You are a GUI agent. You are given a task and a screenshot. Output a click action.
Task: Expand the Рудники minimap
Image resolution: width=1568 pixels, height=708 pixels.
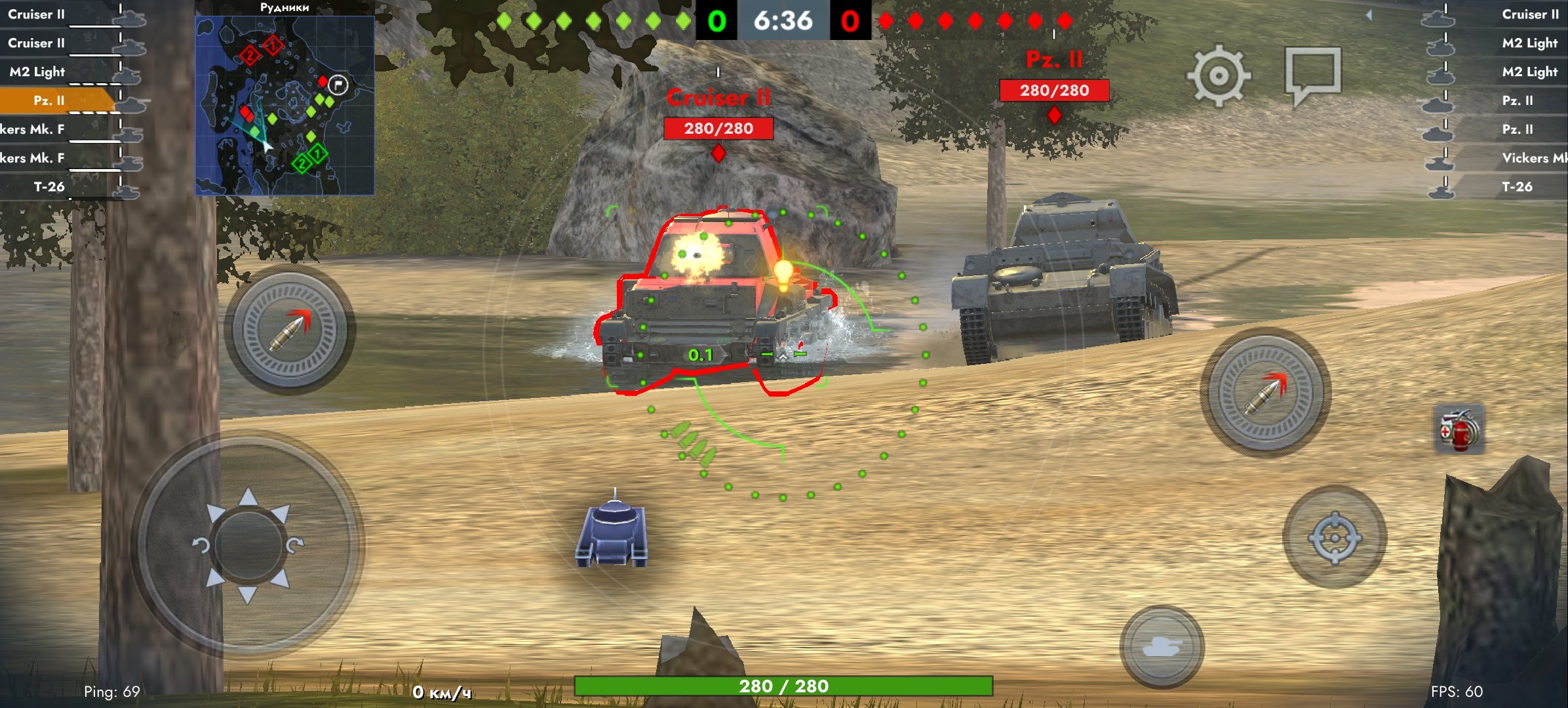pos(284,105)
